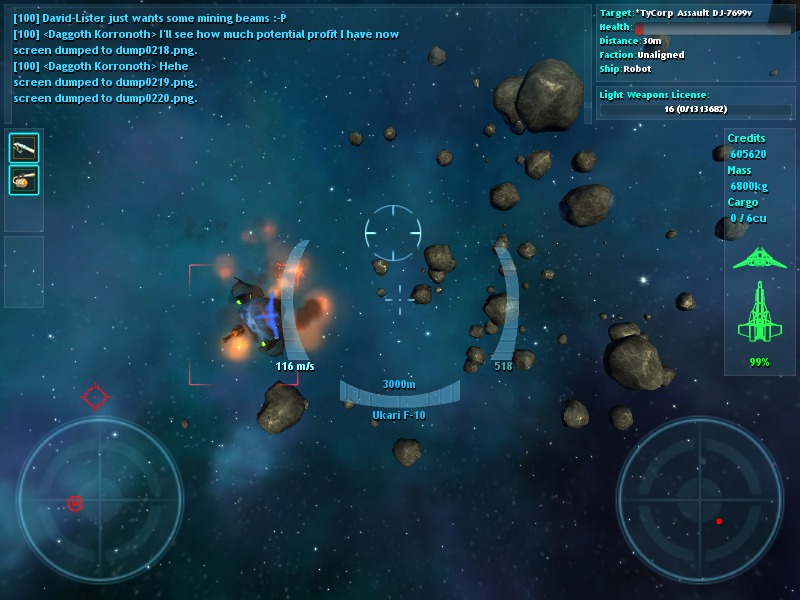This screenshot has width=800, height=600.
Task: Select the second weapon slot with the orange-barrel gun
Action: 24,180
